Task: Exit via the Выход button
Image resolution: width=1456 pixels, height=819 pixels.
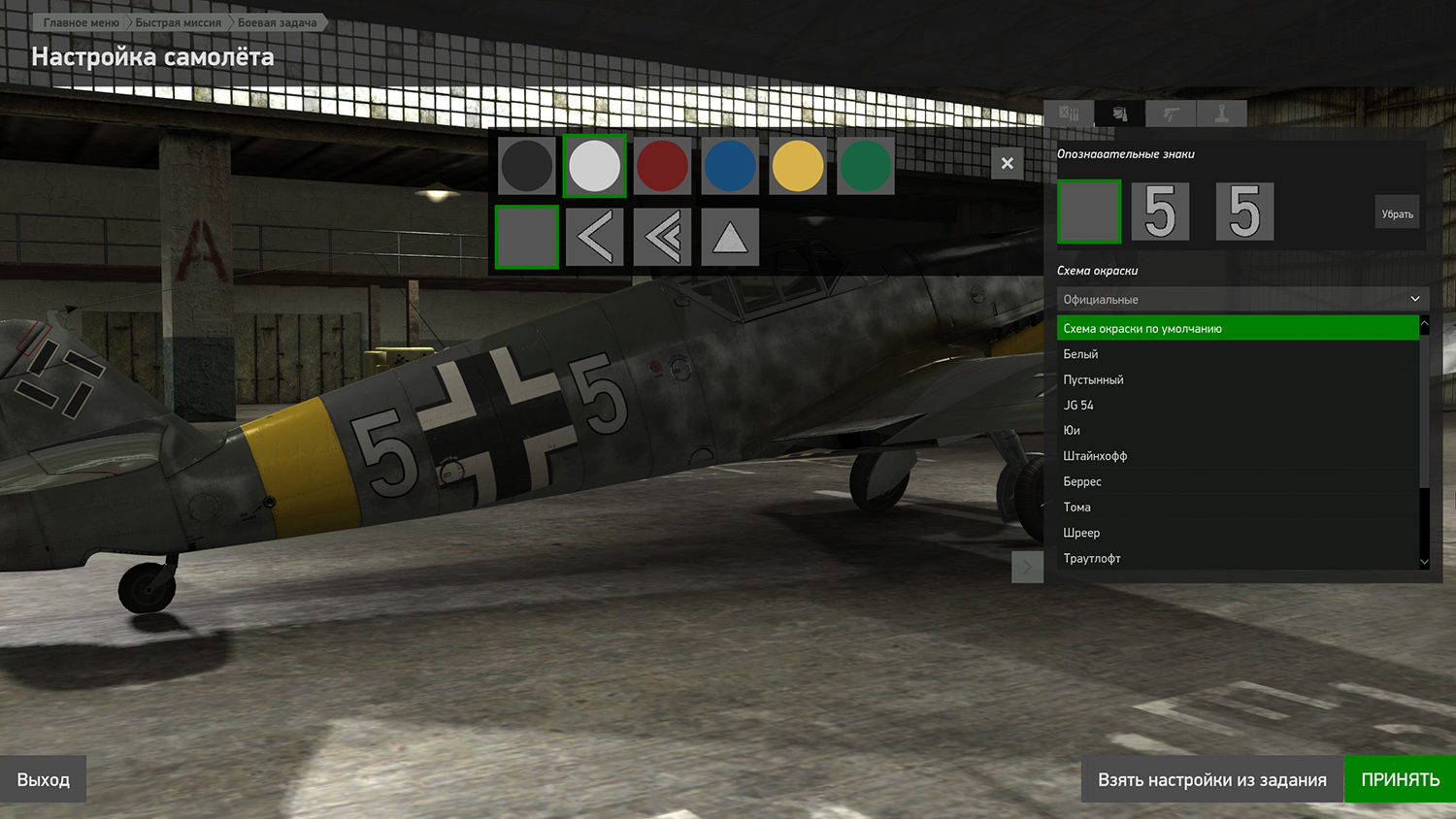Action: (x=44, y=779)
